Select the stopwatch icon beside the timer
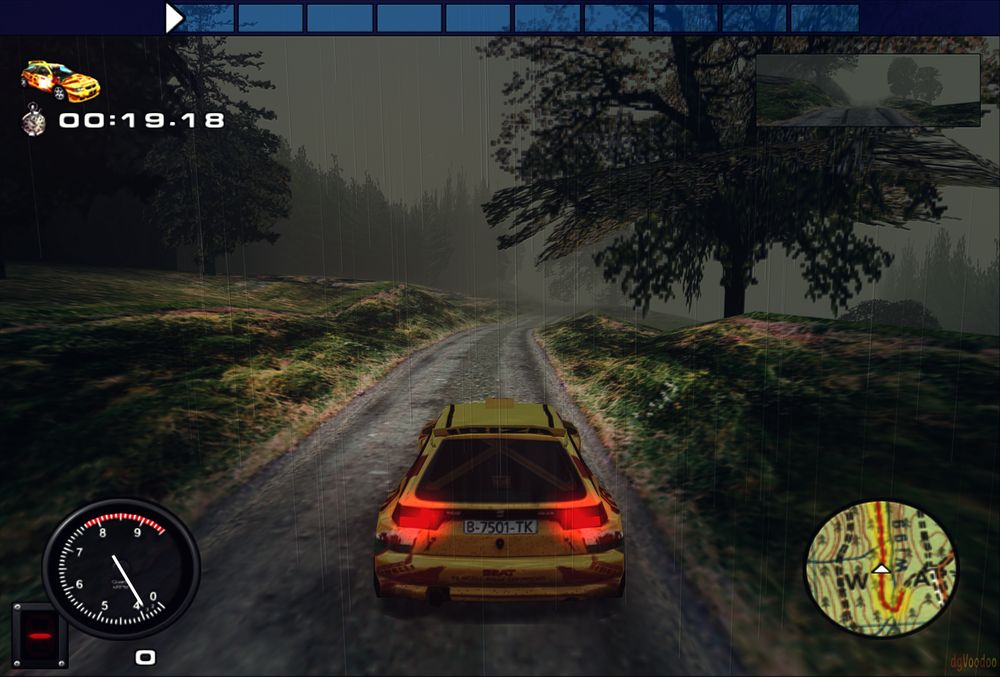Screen dimensions: 1000x677 click(35, 121)
